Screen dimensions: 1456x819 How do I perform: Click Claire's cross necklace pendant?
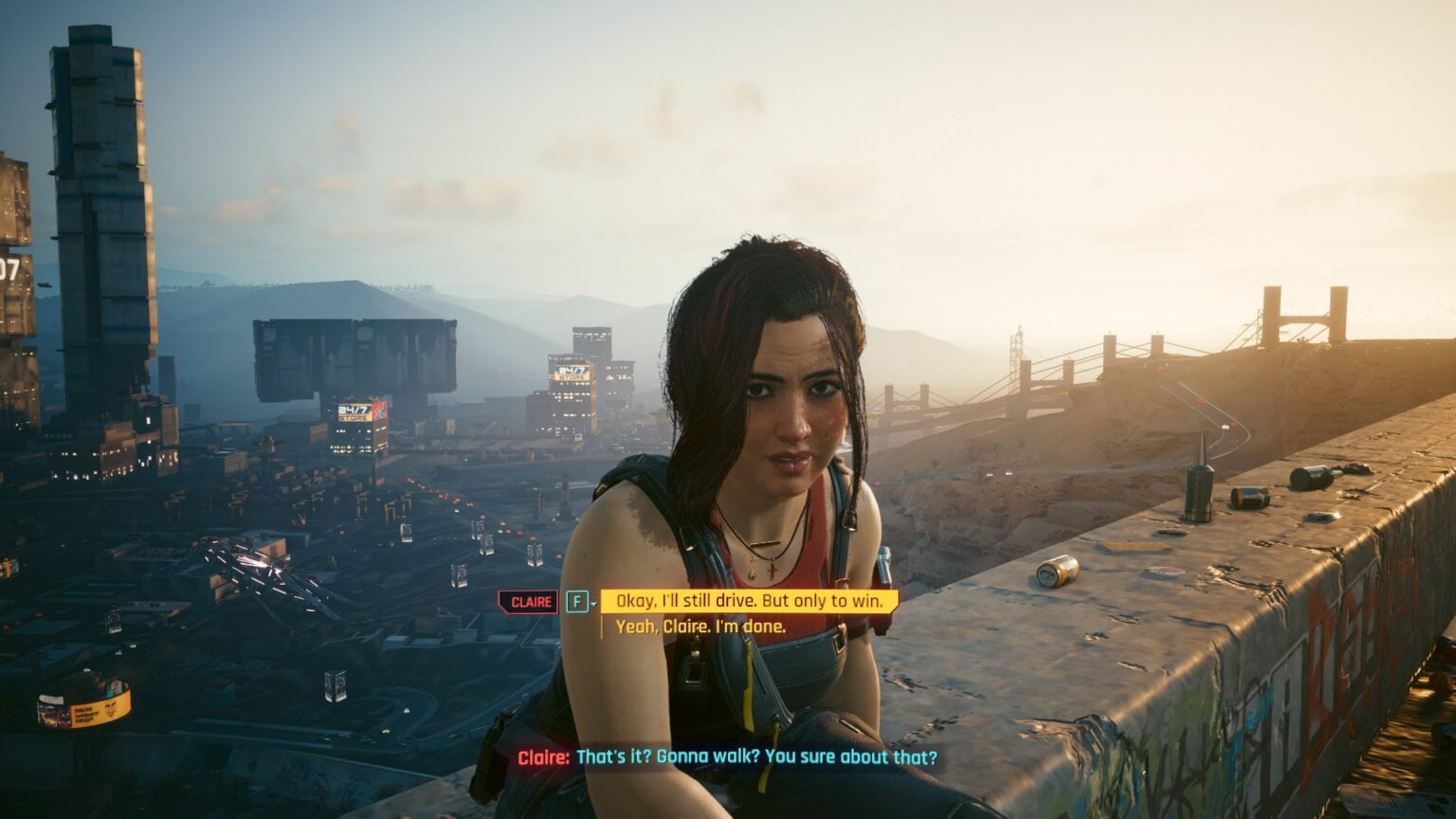(773, 569)
